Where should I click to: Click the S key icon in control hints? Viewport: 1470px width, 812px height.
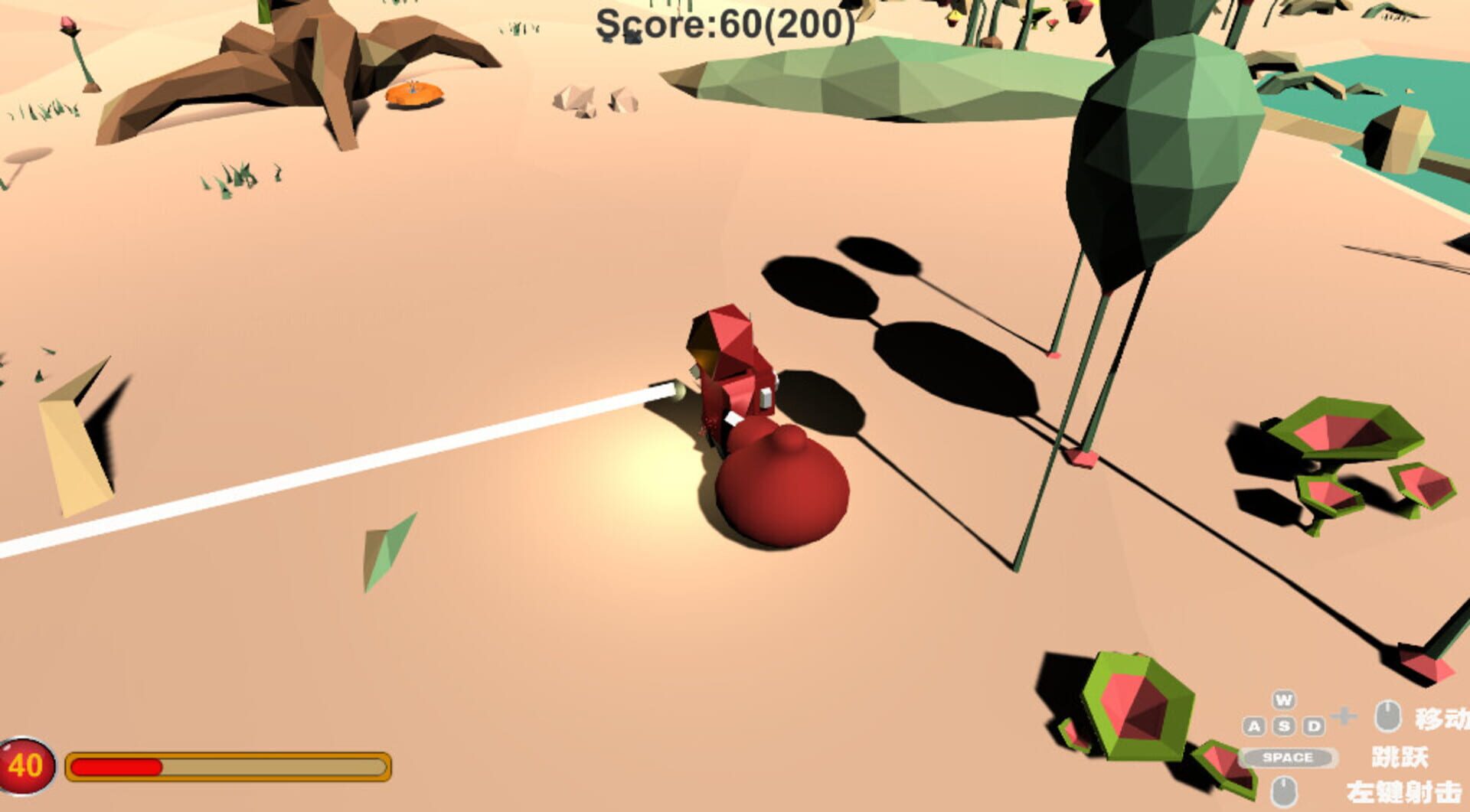point(1284,726)
